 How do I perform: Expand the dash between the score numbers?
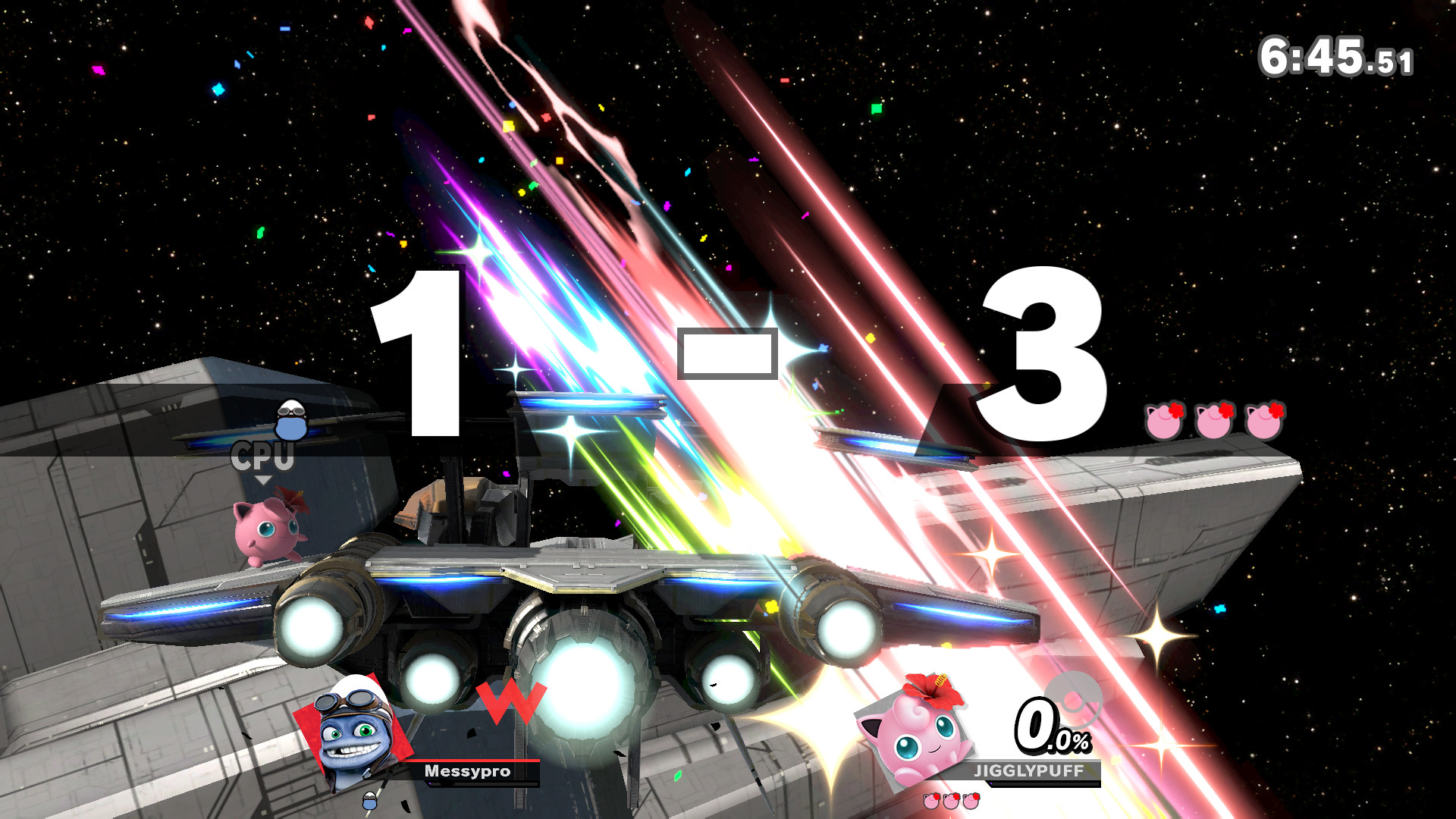[x=730, y=353]
